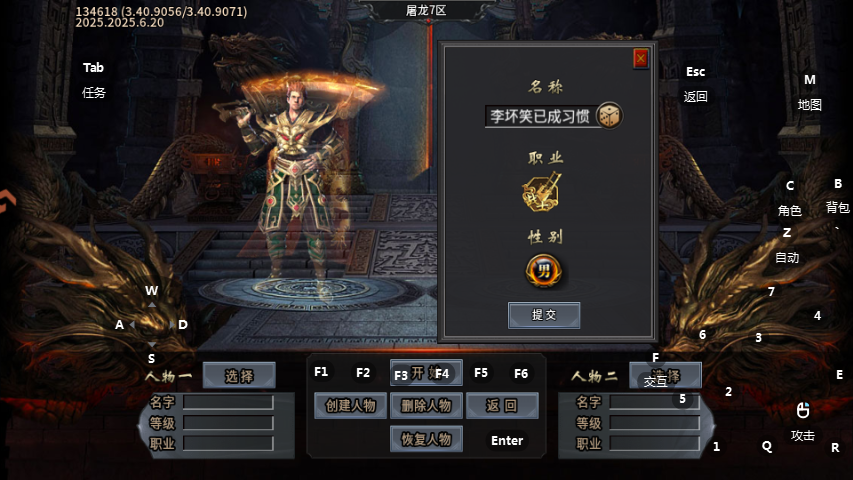This screenshot has height=480, width=853.
Task: Select the warrior class icon
Action: click(542, 191)
